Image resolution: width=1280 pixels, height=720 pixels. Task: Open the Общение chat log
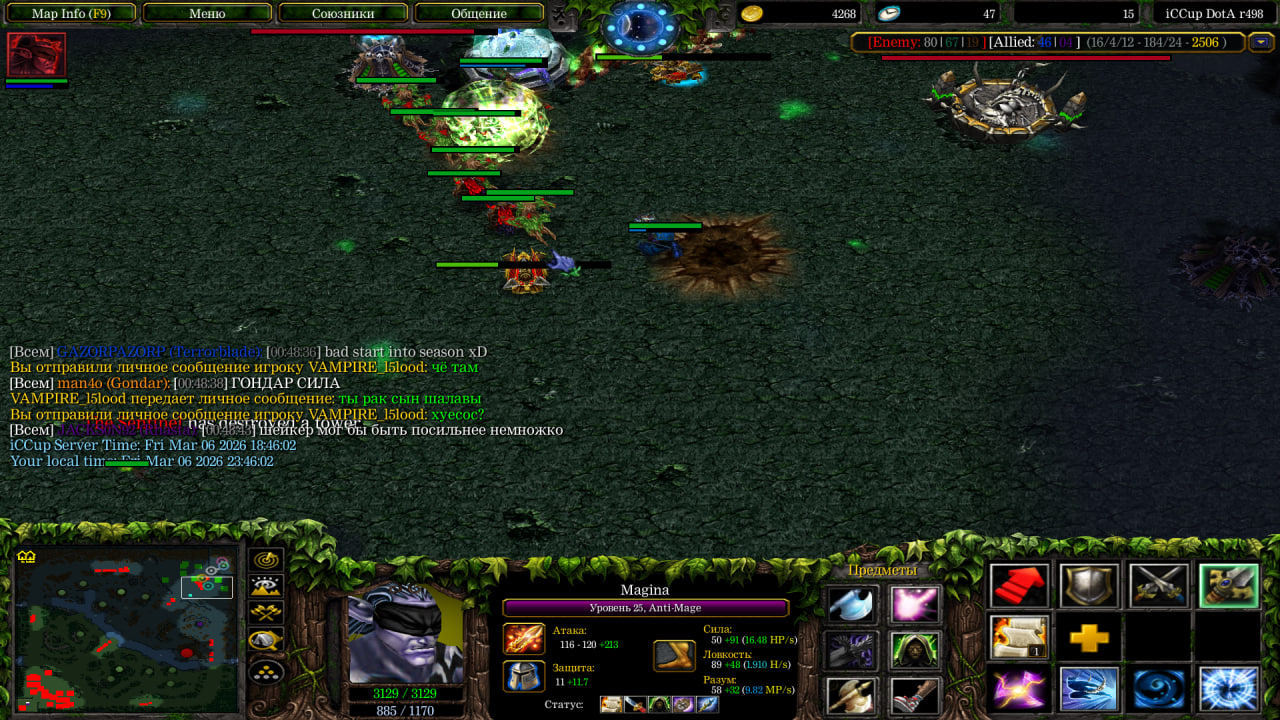pyautogui.click(x=479, y=13)
